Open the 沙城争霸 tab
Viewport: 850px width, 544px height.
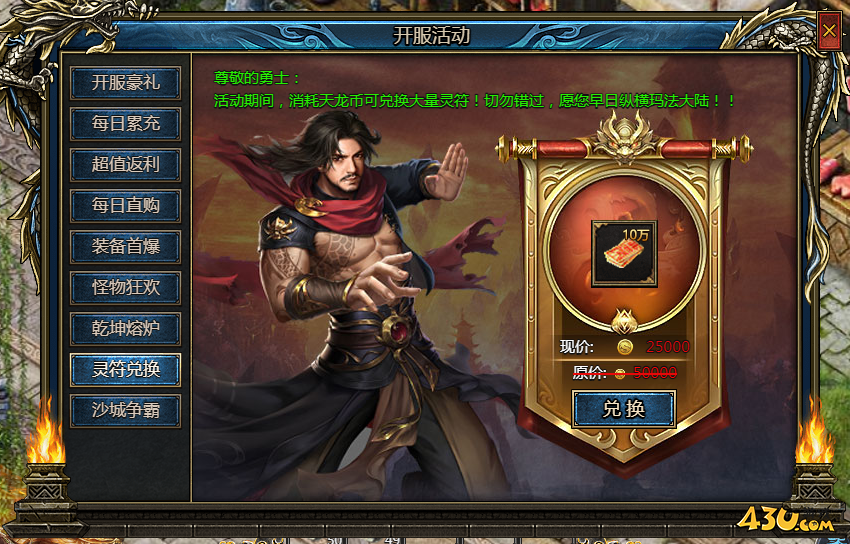pyautogui.click(x=125, y=410)
